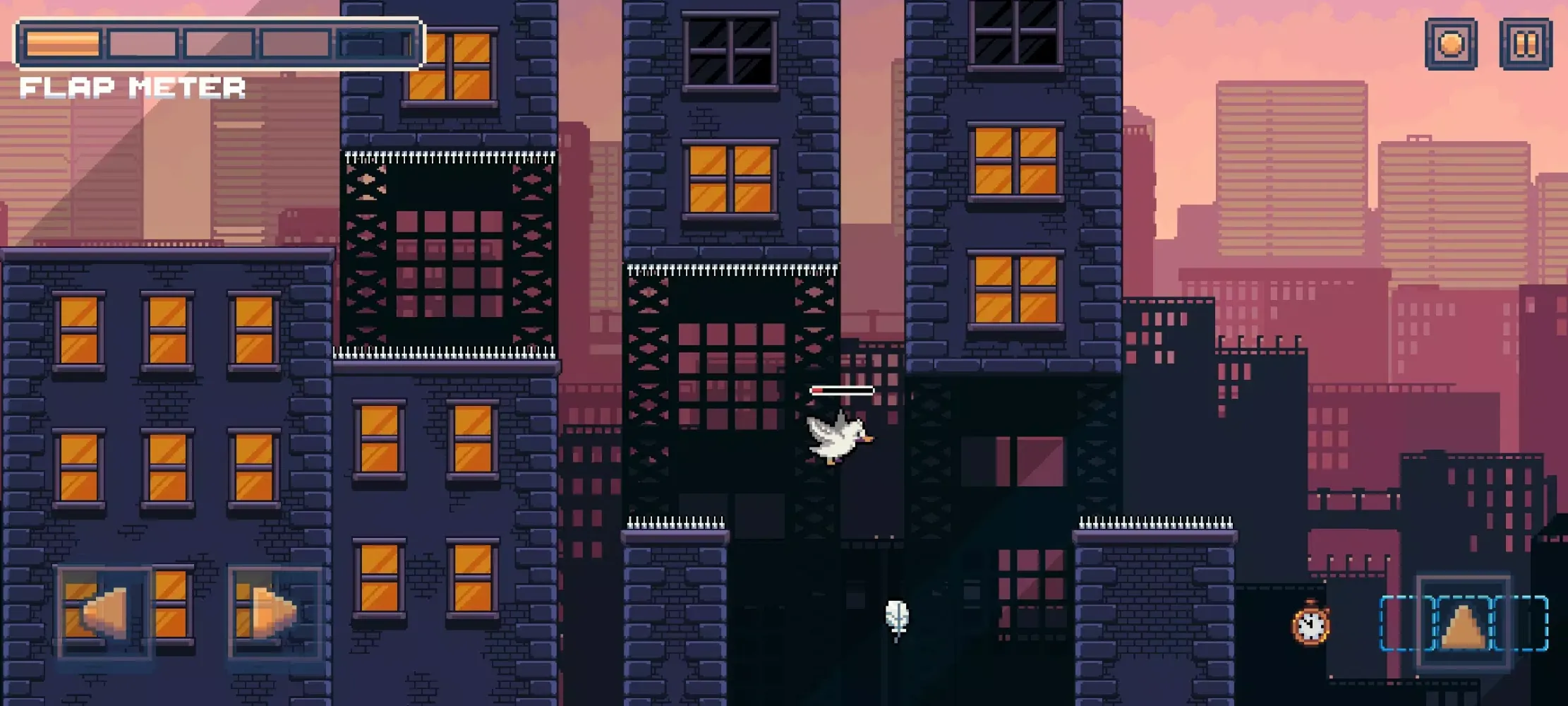Click the first filled Flap Meter segment
1568x706 pixels.
(x=64, y=44)
